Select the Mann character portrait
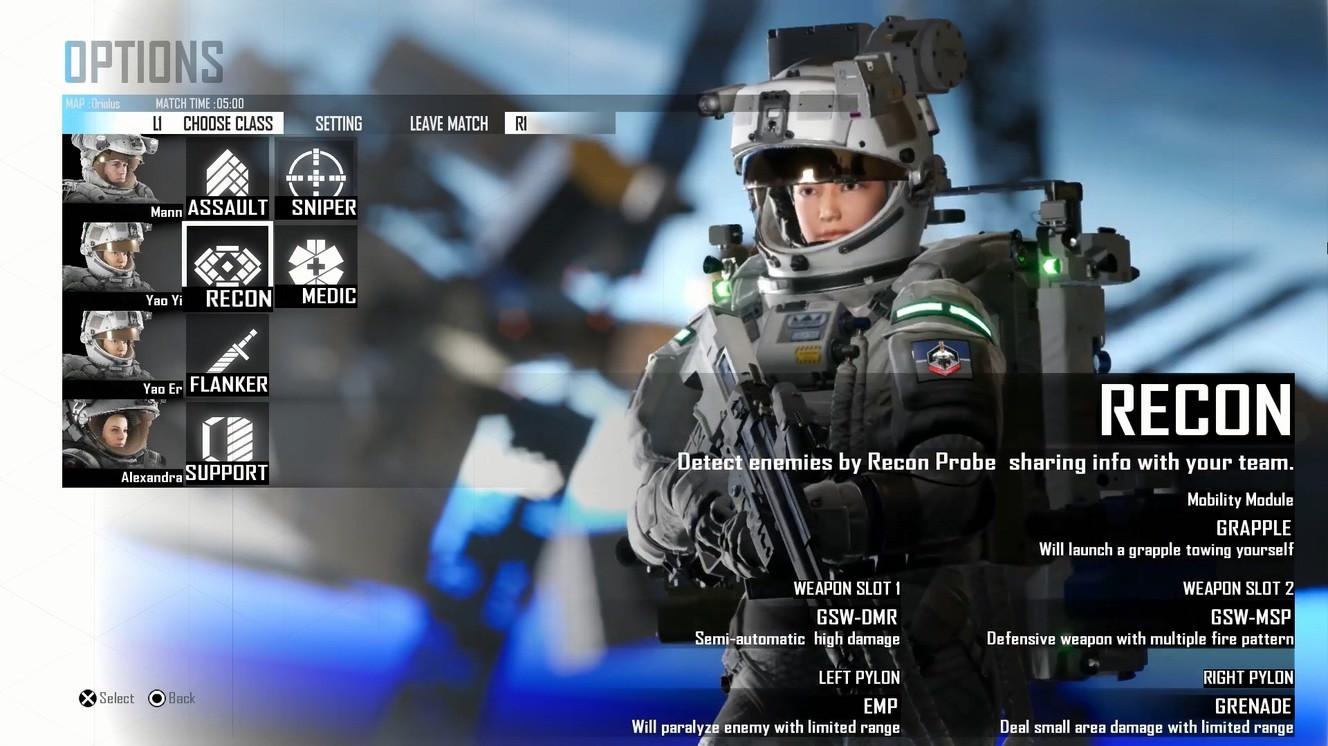This screenshot has height=746, width=1328. pyautogui.click(x=123, y=177)
